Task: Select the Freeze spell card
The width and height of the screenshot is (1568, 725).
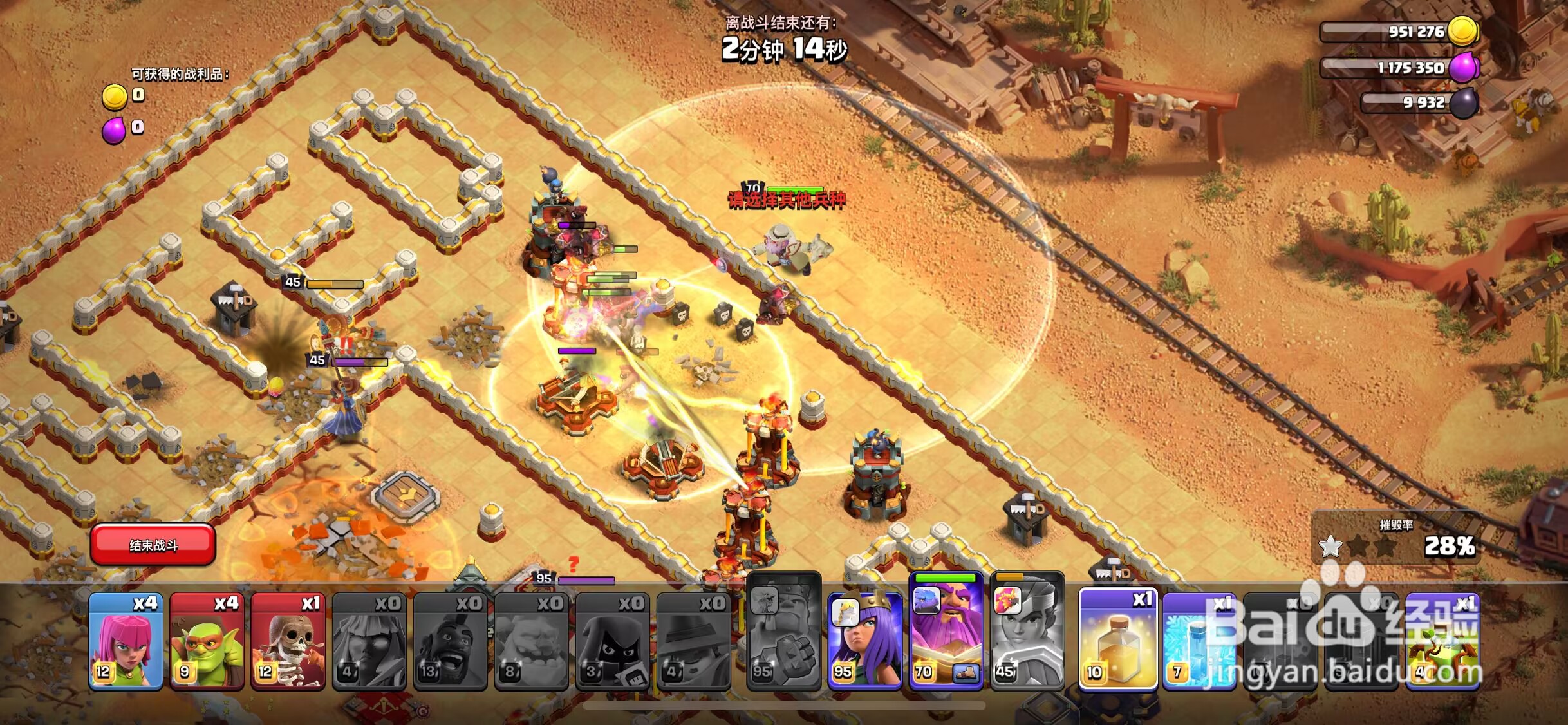Action: click(1199, 640)
